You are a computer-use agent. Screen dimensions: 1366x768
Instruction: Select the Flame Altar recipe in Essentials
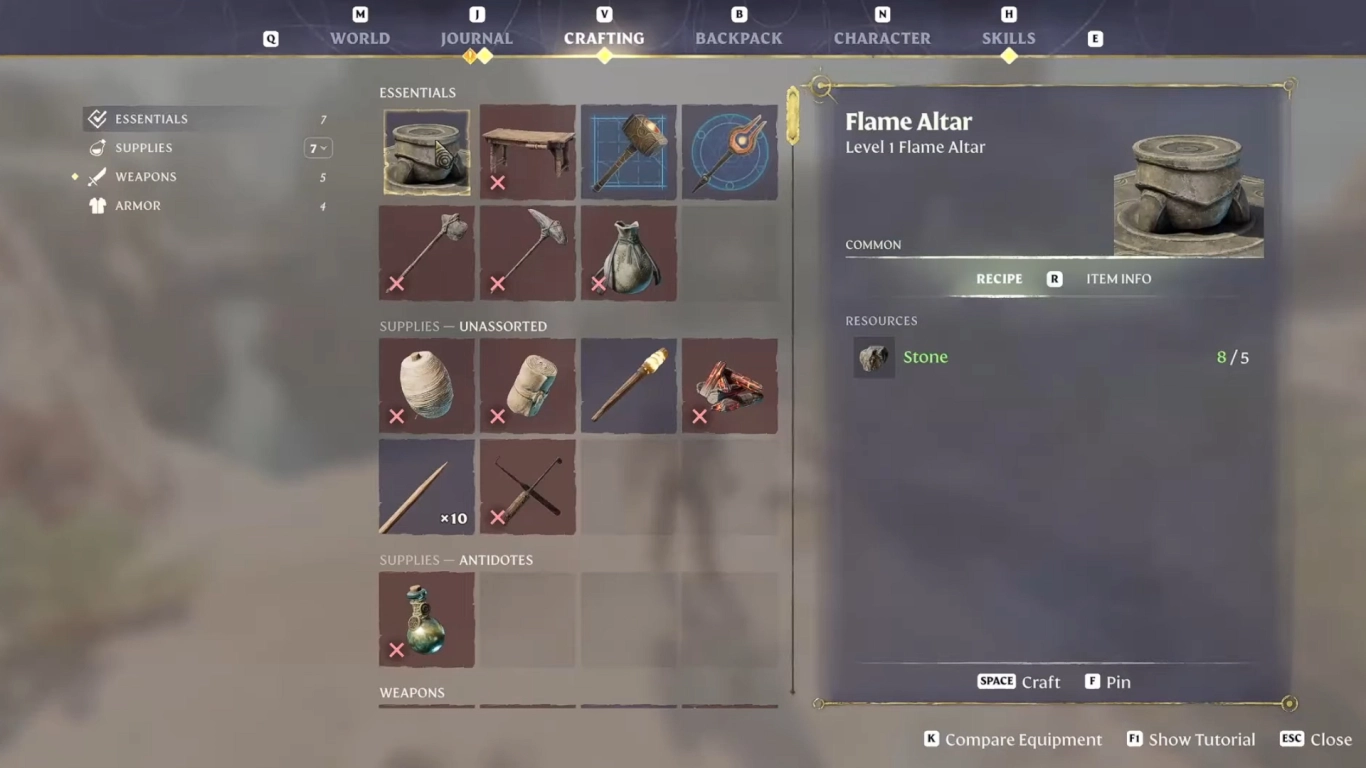tap(426, 151)
